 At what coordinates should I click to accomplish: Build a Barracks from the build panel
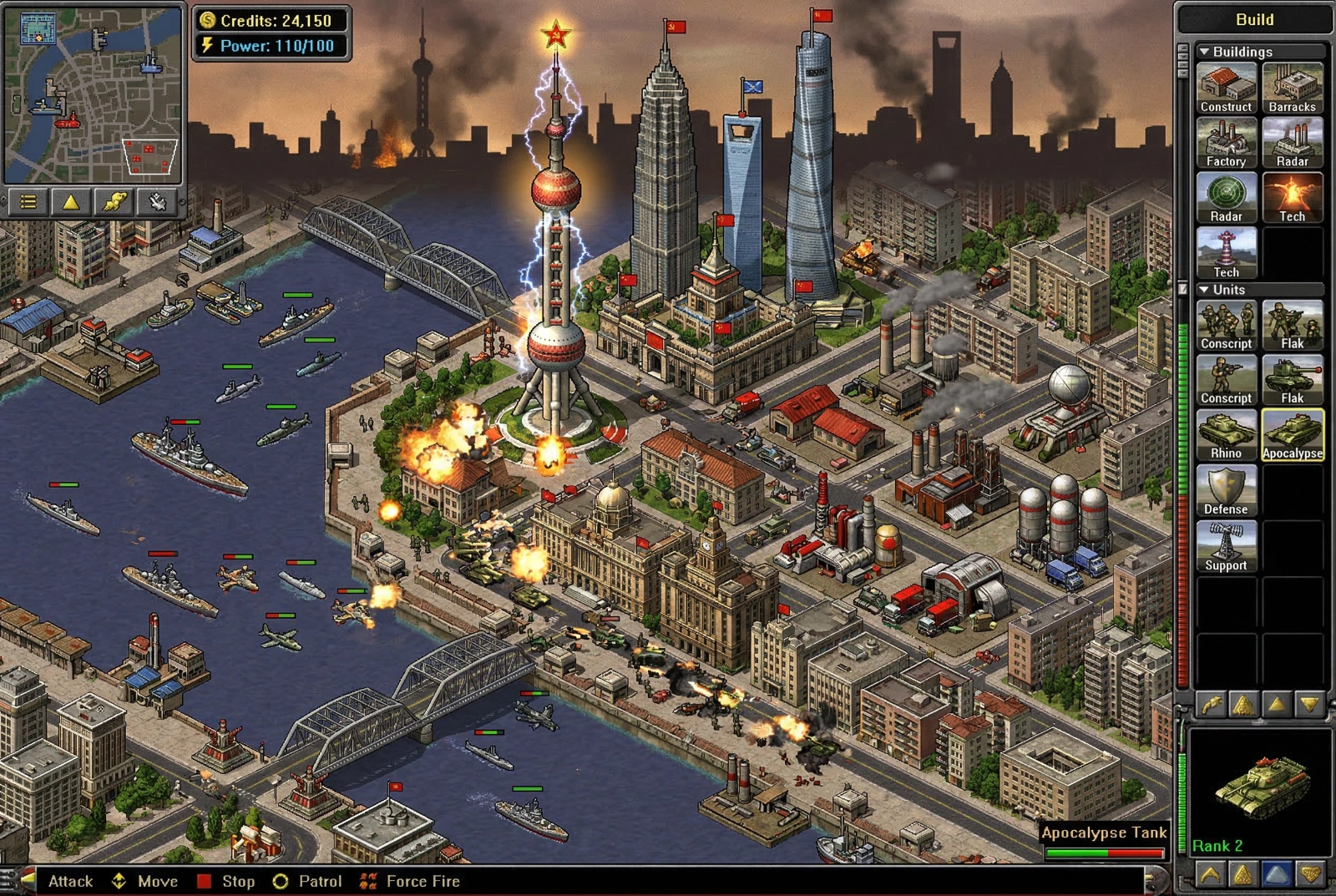click(x=1292, y=88)
